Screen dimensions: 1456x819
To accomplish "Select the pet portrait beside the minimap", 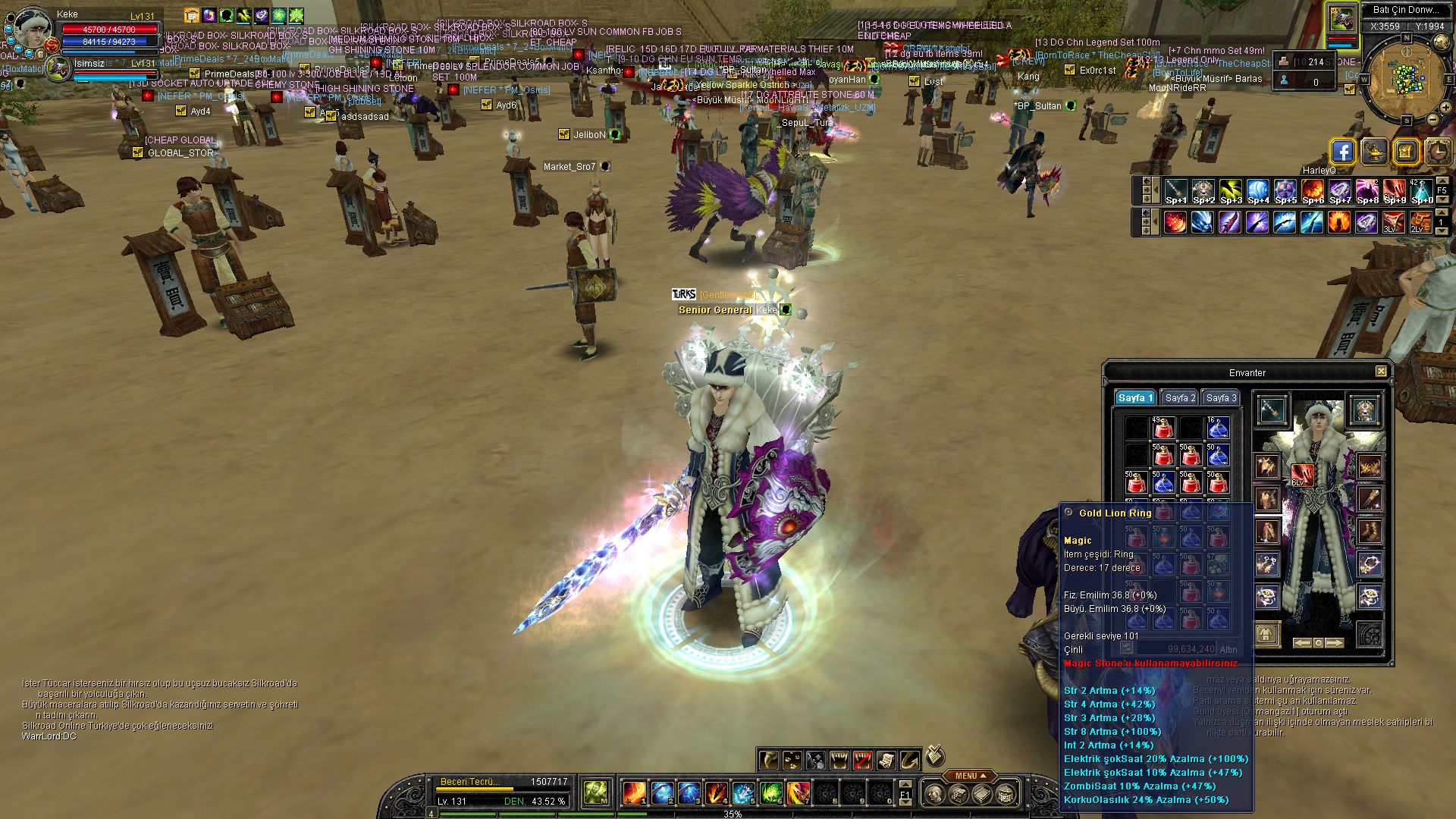I will [x=1341, y=18].
